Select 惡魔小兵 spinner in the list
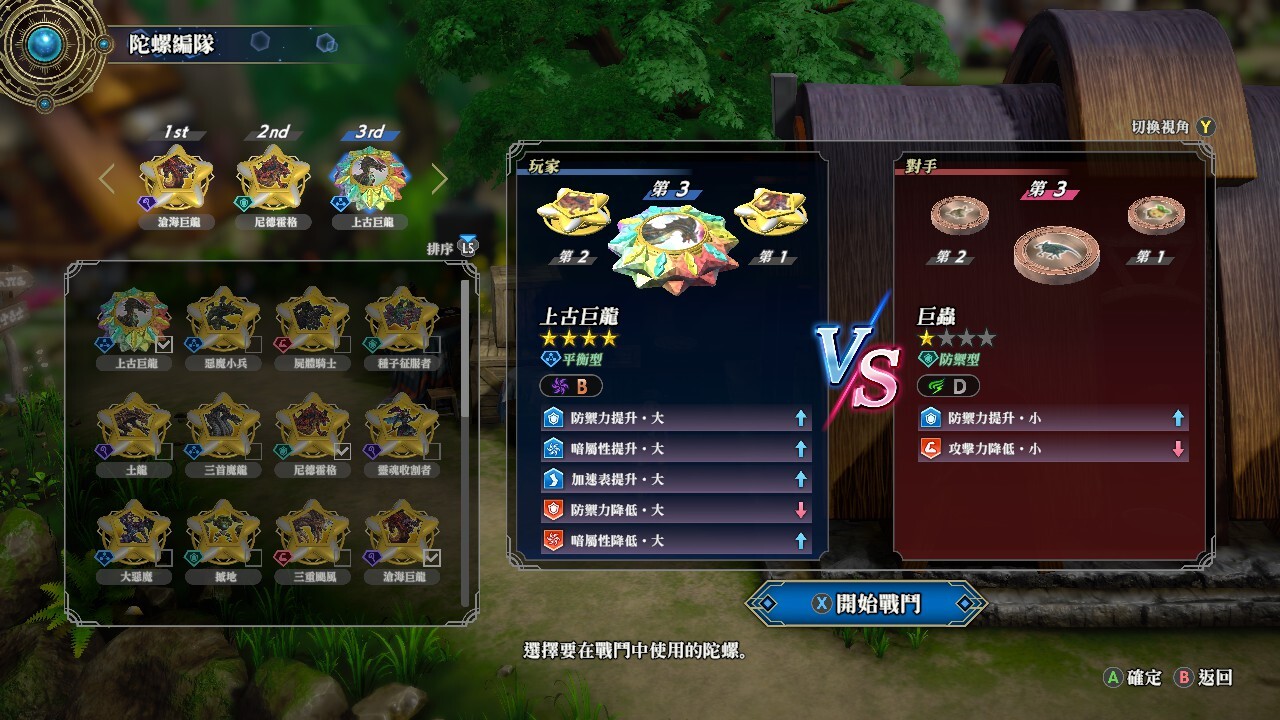1280x720 pixels. (x=223, y=325)
